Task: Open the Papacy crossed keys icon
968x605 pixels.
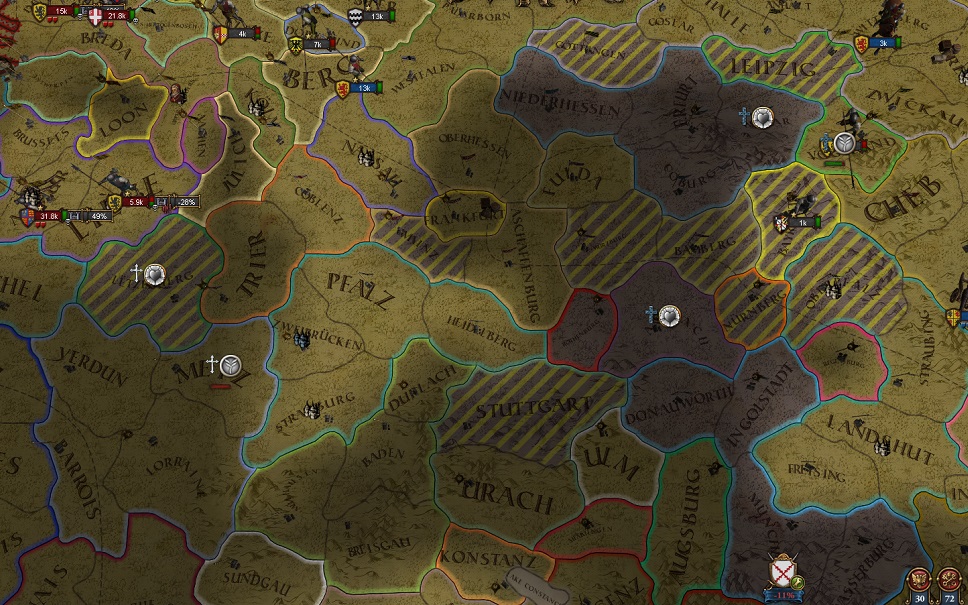Action: point(949,580)
